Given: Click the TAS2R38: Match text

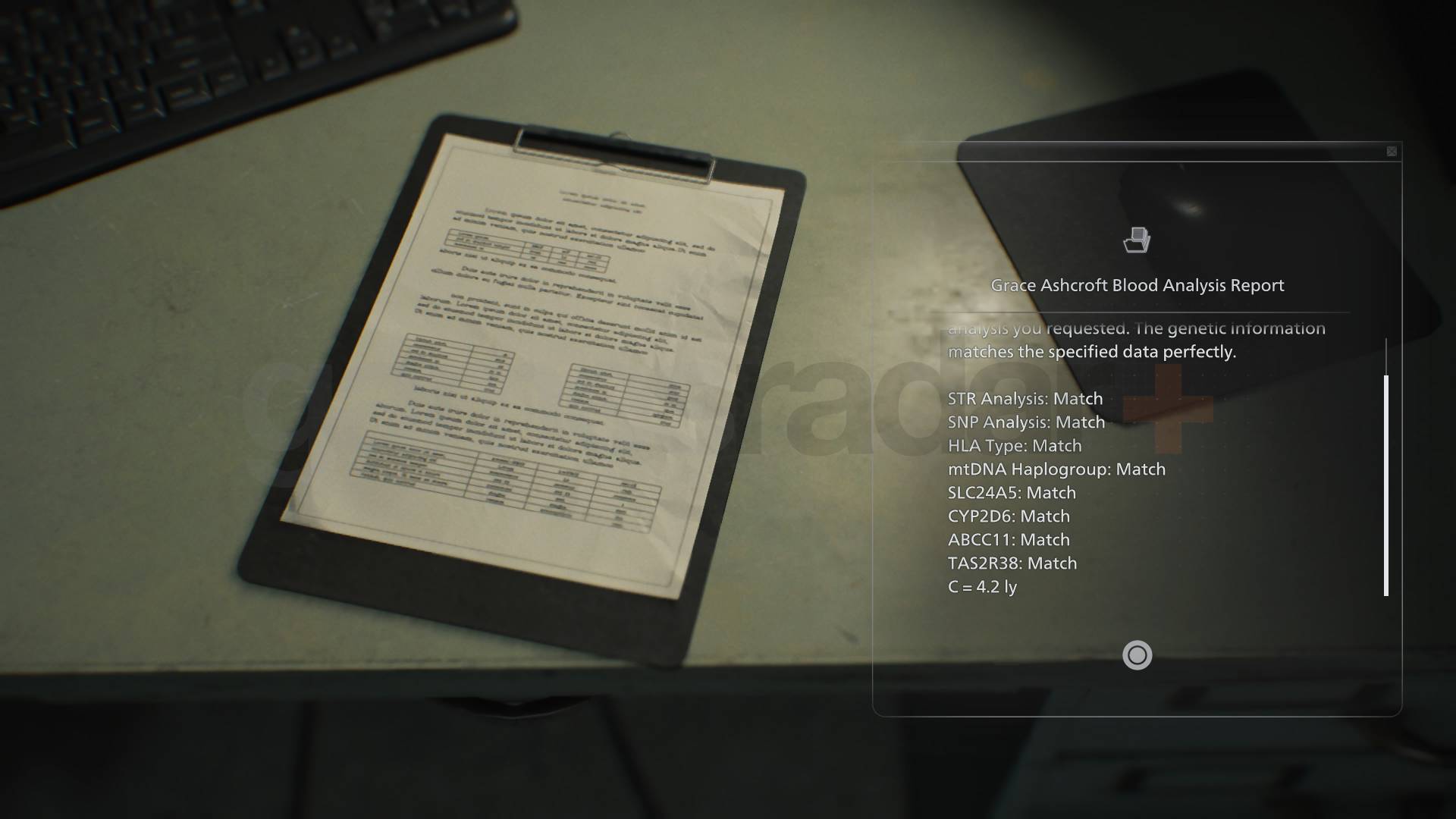Looking at the screenshot, I should 1012,563.
